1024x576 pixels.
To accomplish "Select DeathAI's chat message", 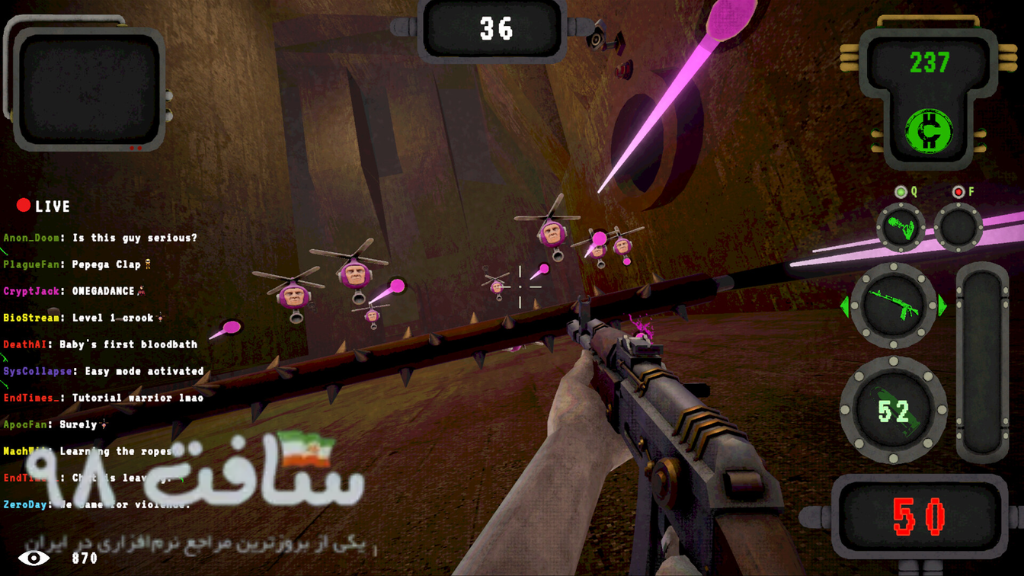I will (x=100, y=344).
